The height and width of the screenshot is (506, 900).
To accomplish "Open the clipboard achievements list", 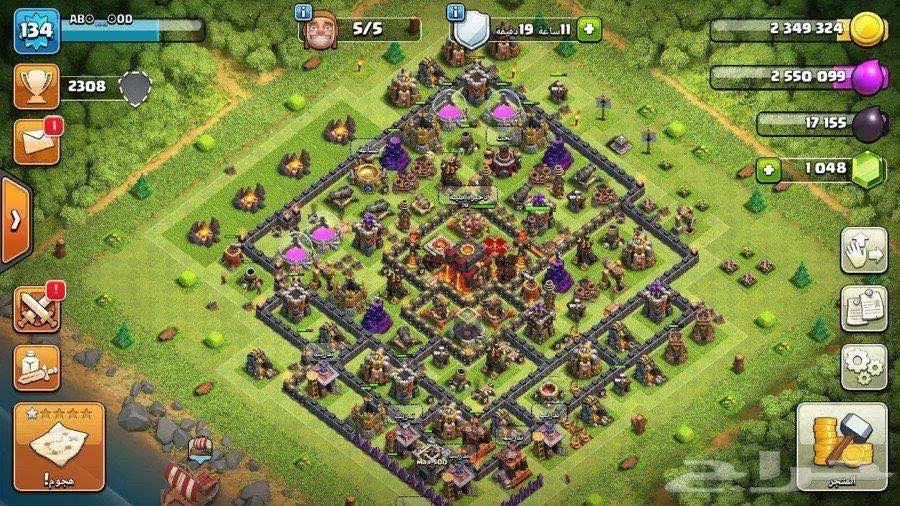I will click(x=862, y=307).
